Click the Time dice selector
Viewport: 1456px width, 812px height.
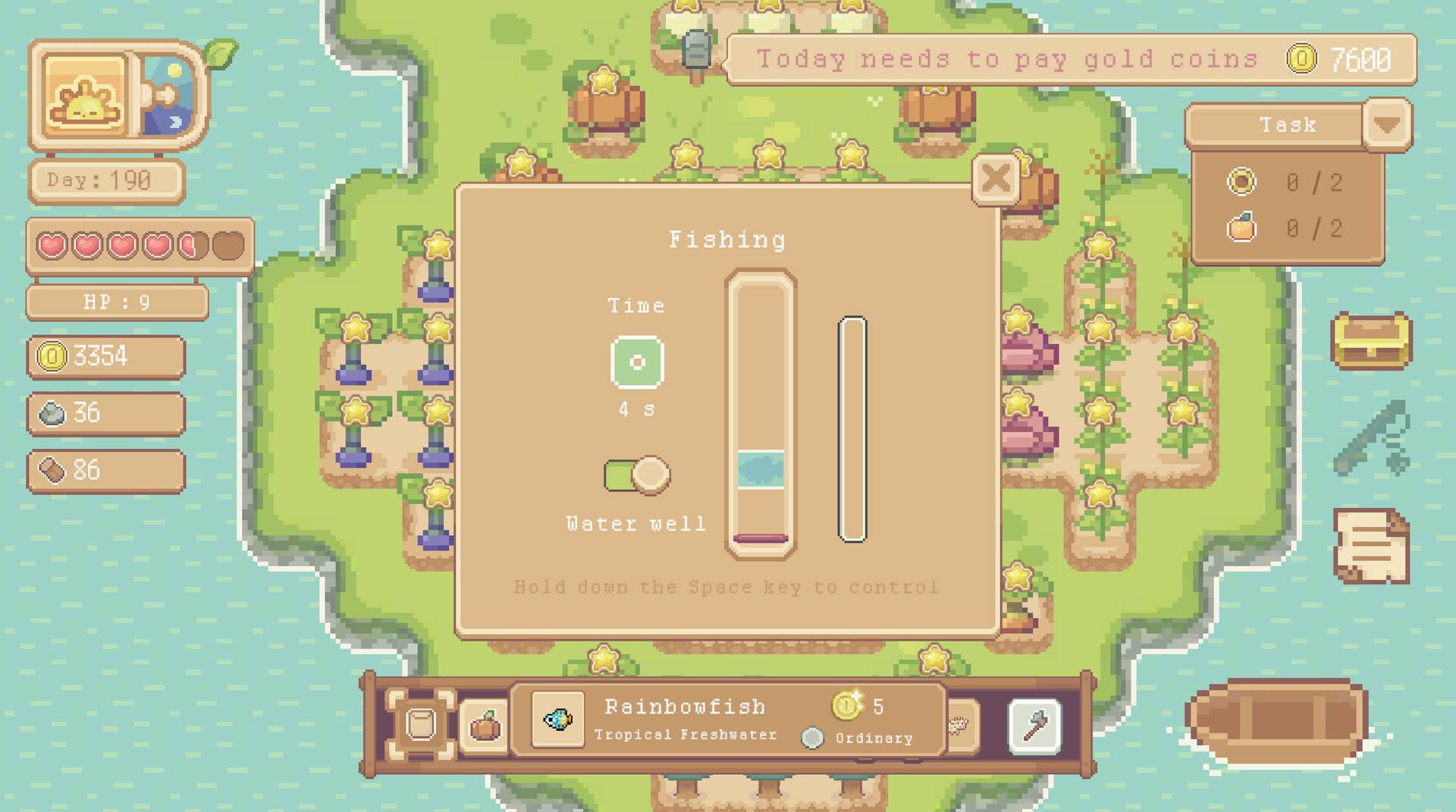click(x=636, y=363)
